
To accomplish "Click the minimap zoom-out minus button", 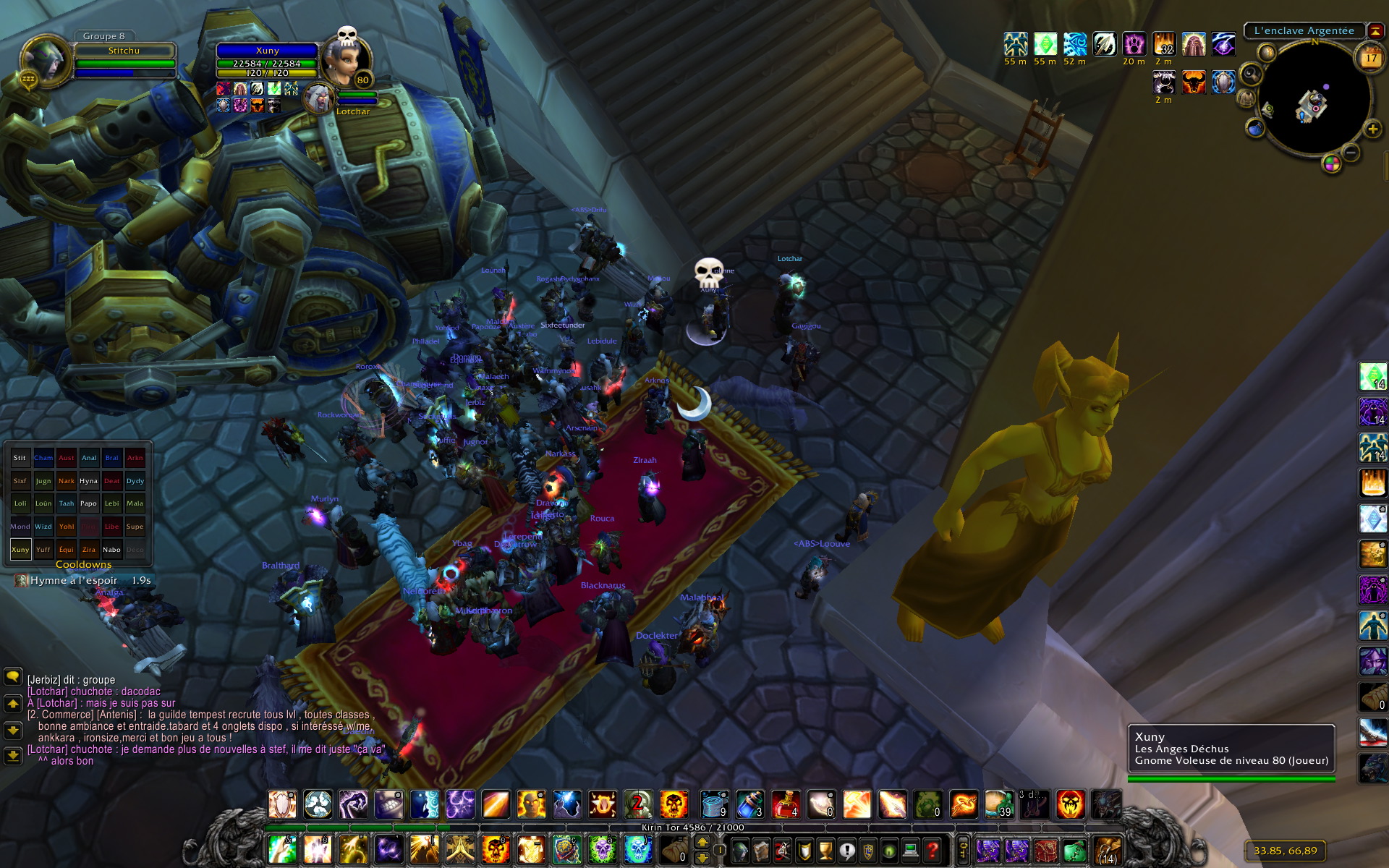I will click(x=1350, y=152).
